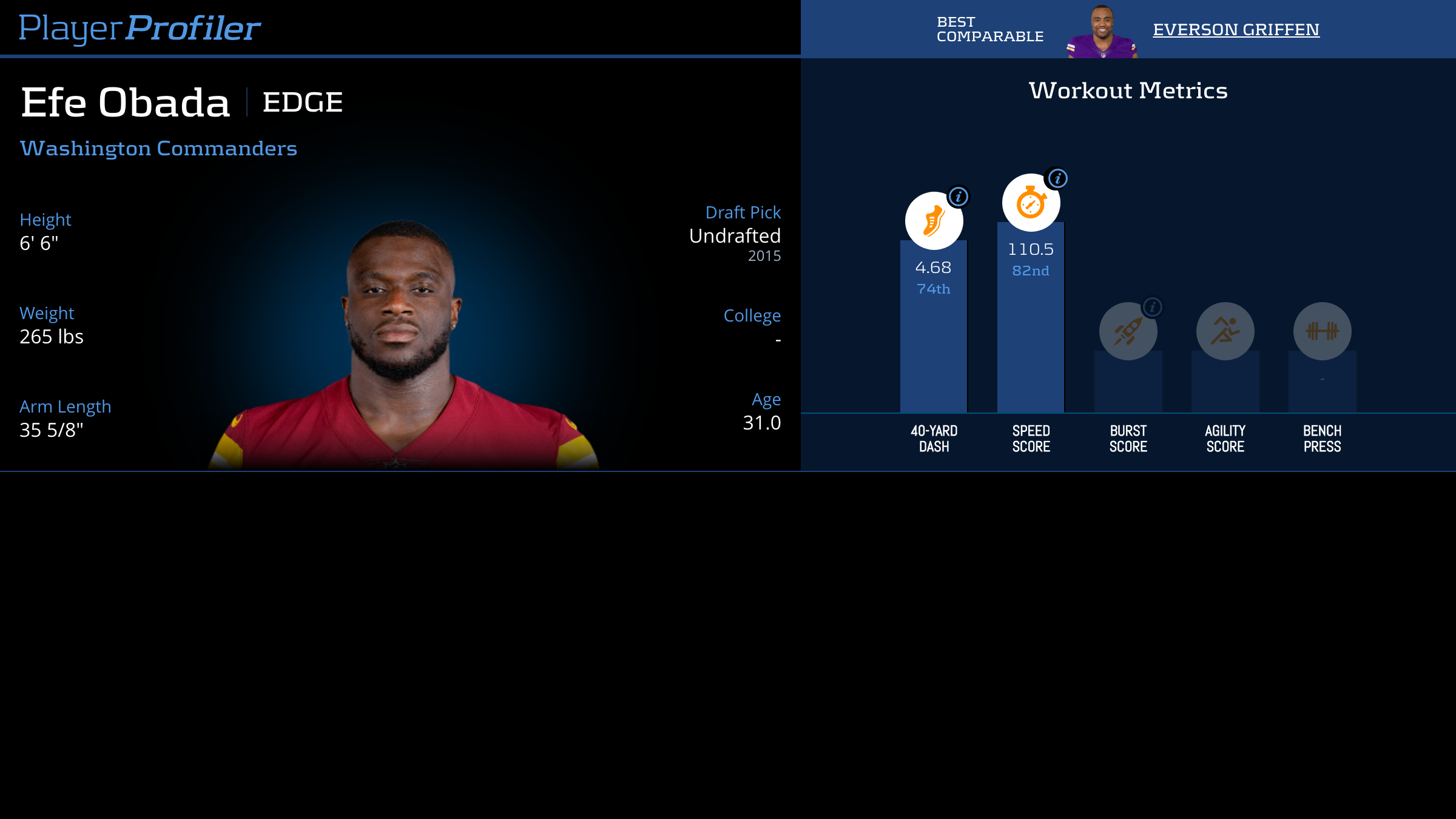Viewport: 1456px width, 819px height.
Task: Show info for the 40-Yard Dash metric
Action: [x=959, y=197]
